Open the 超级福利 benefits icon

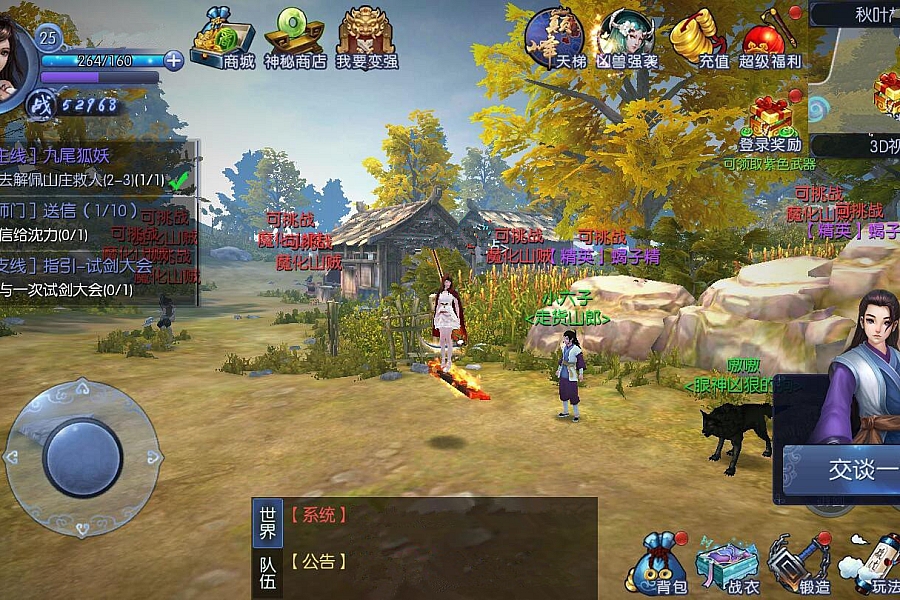click(x=770, y=38)
